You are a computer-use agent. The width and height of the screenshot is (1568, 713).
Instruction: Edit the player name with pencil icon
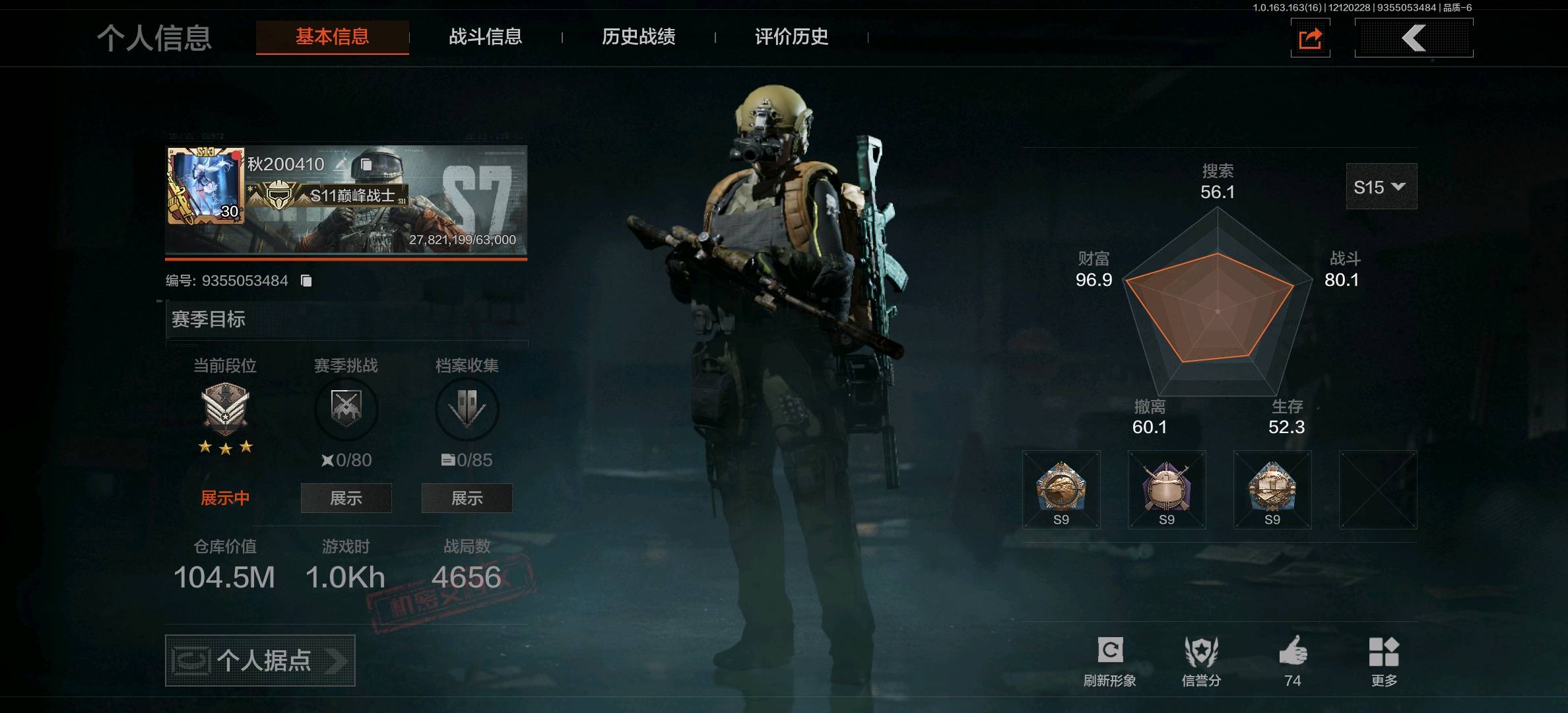click(x=341, y=164)
